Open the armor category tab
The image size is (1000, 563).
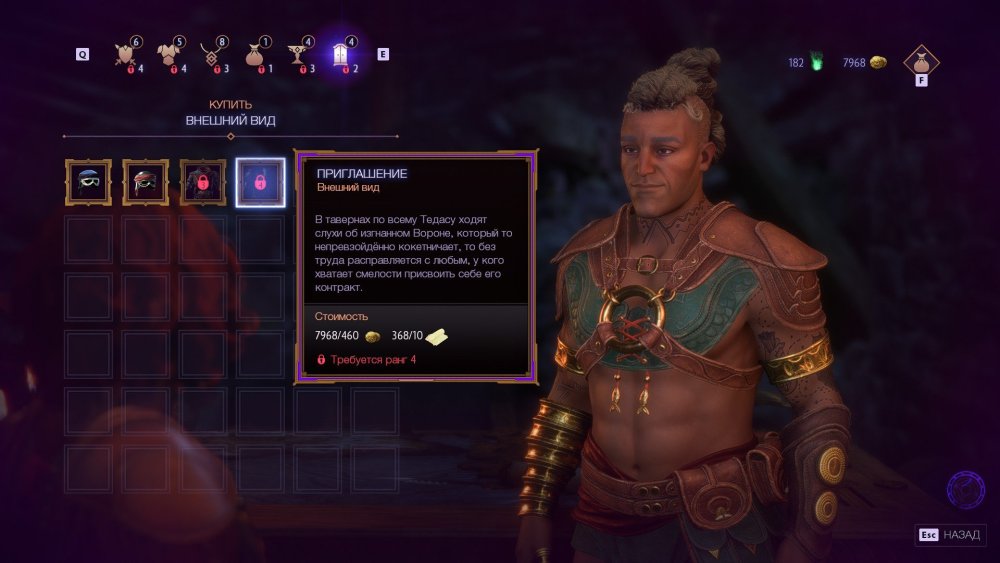pyautogui.click(x=169, y=54)
